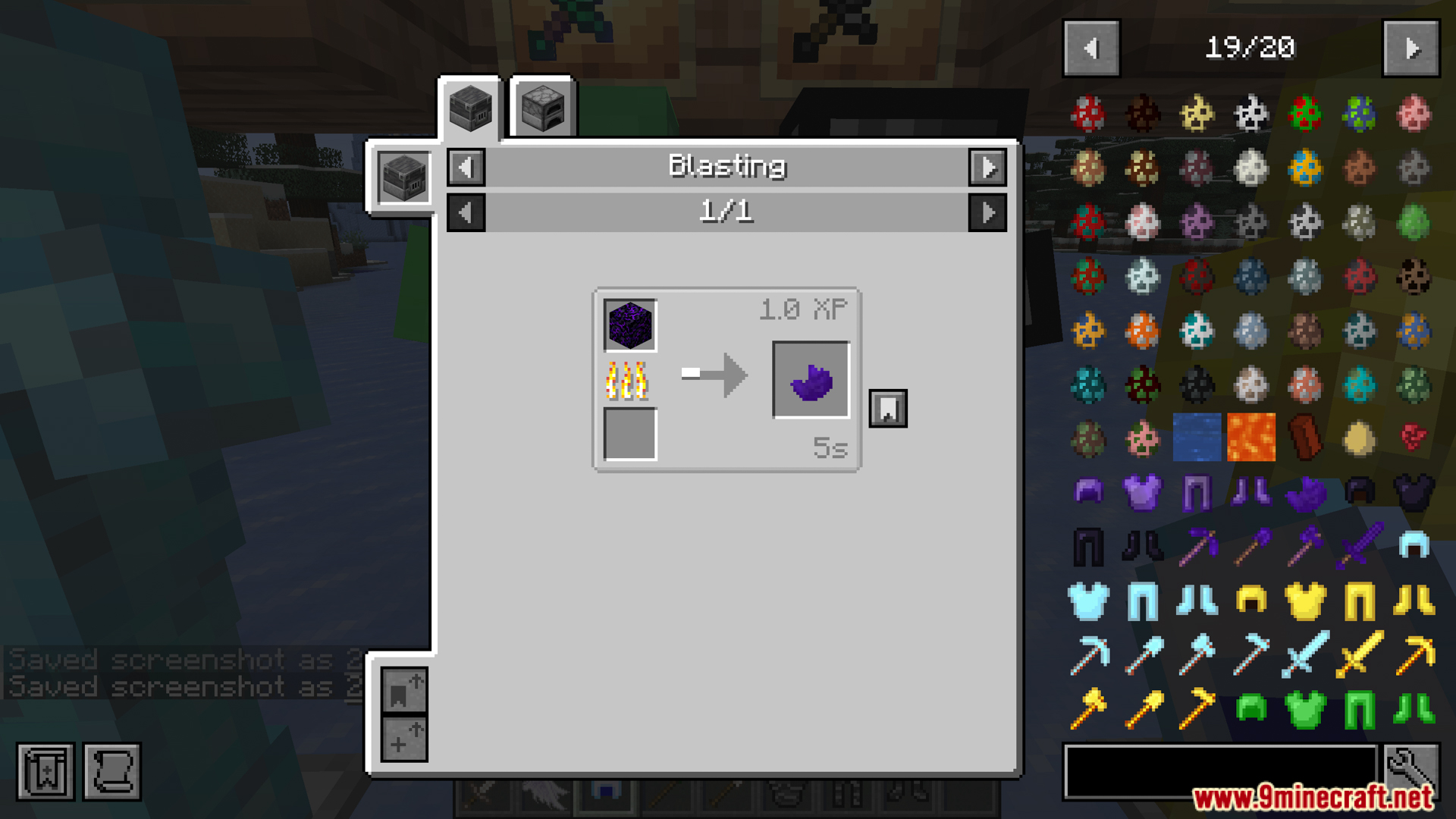The height and width of the screenshot is (819, 1456).
Task: Show previous recipe category before Blasting
Action: coord(466,167)
